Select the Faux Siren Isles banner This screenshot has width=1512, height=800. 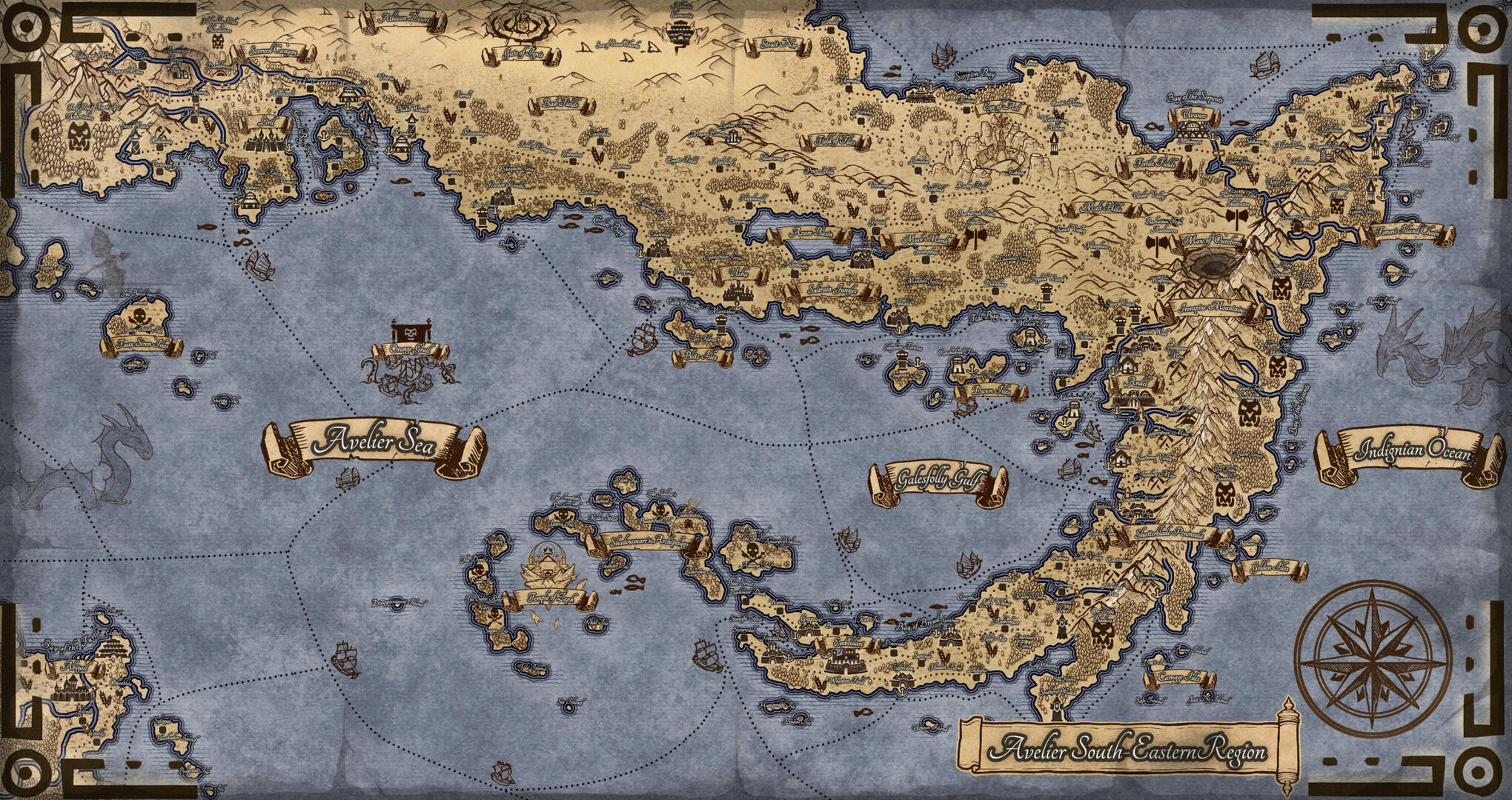tap(142, 345)
